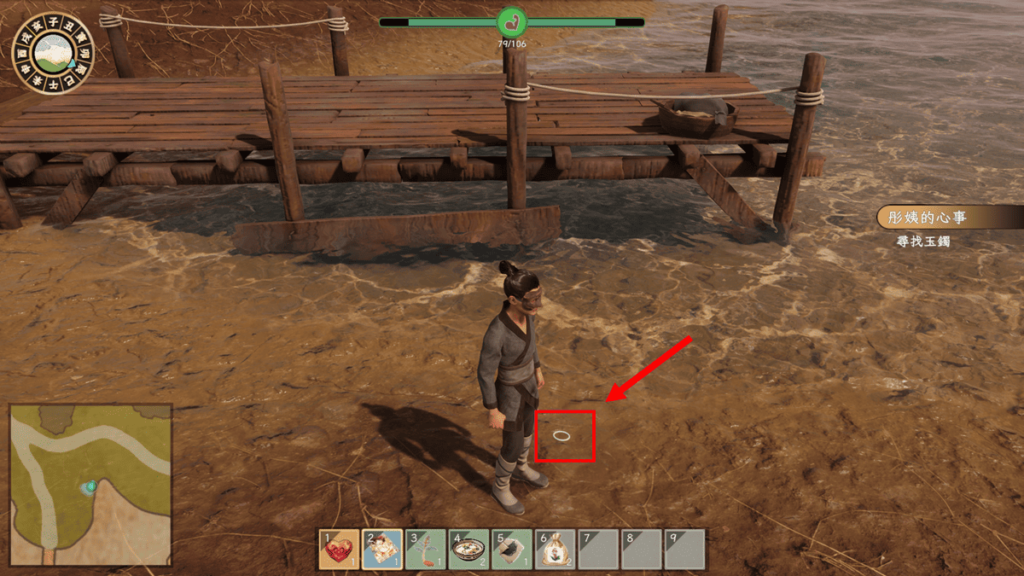Select the open paper packet in slot 5

point(511,549)
